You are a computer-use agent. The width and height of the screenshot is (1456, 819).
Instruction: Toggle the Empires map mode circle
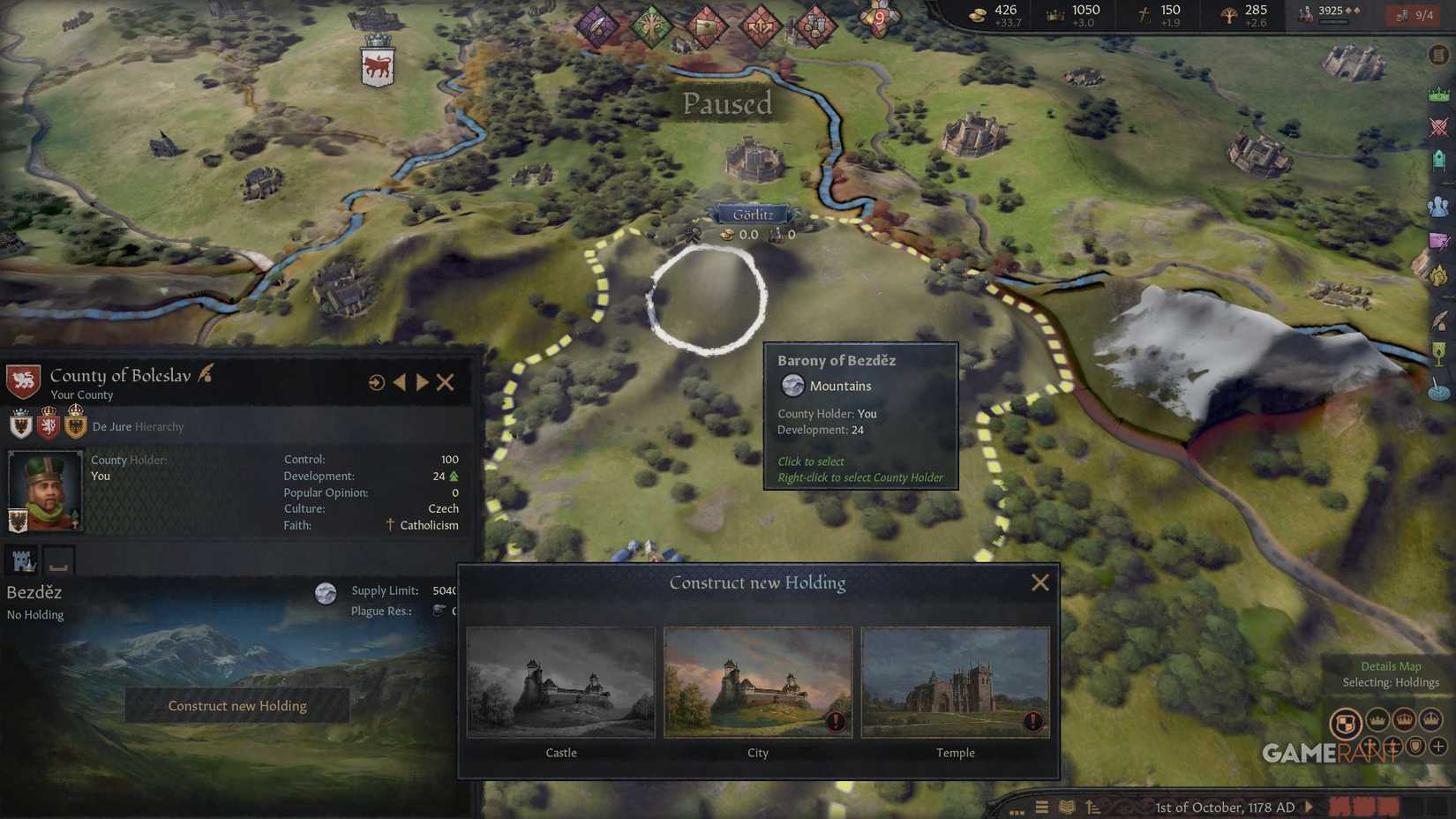(x=1431, y=720)
